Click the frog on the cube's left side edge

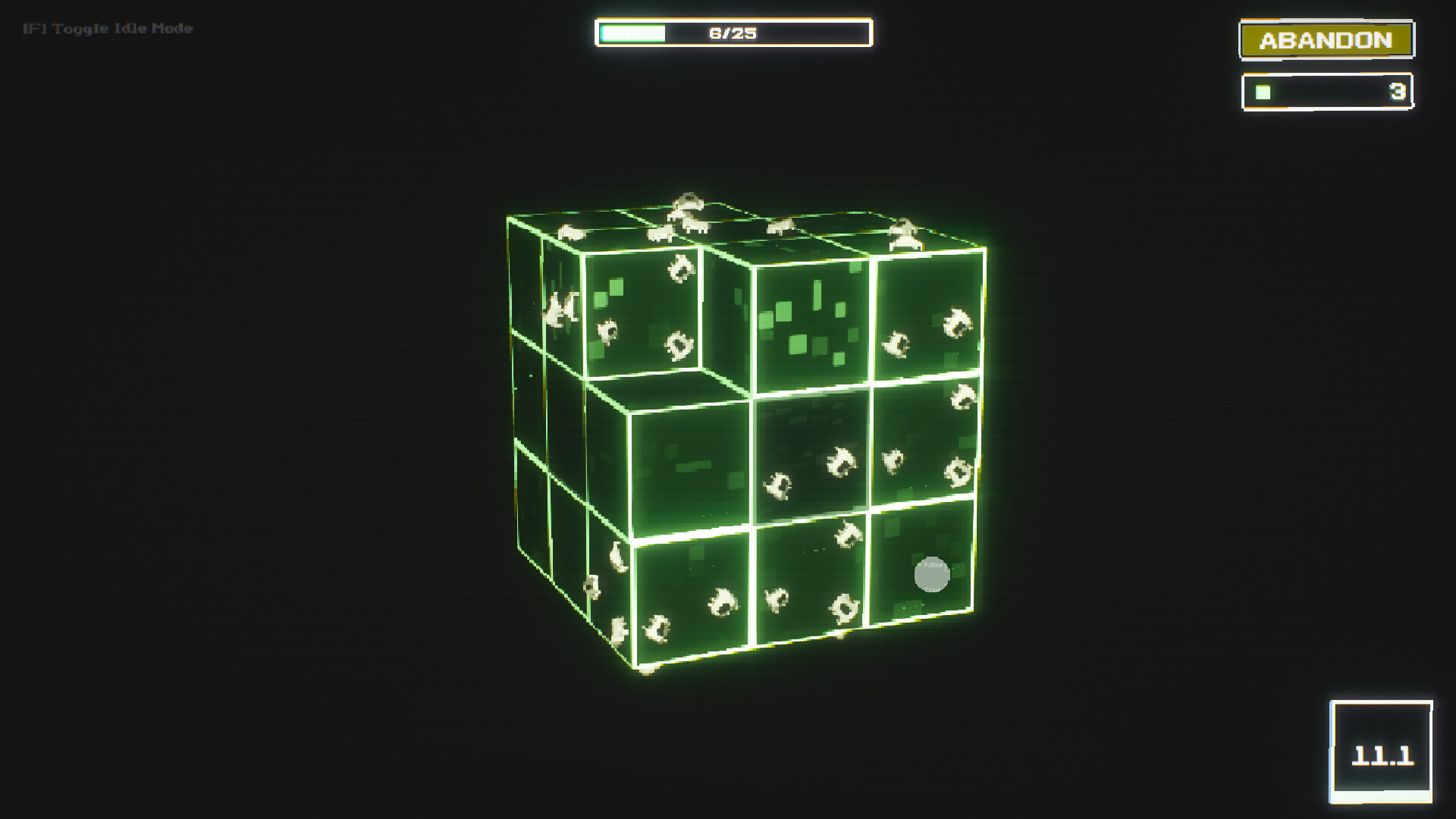(x=561, y=307)
